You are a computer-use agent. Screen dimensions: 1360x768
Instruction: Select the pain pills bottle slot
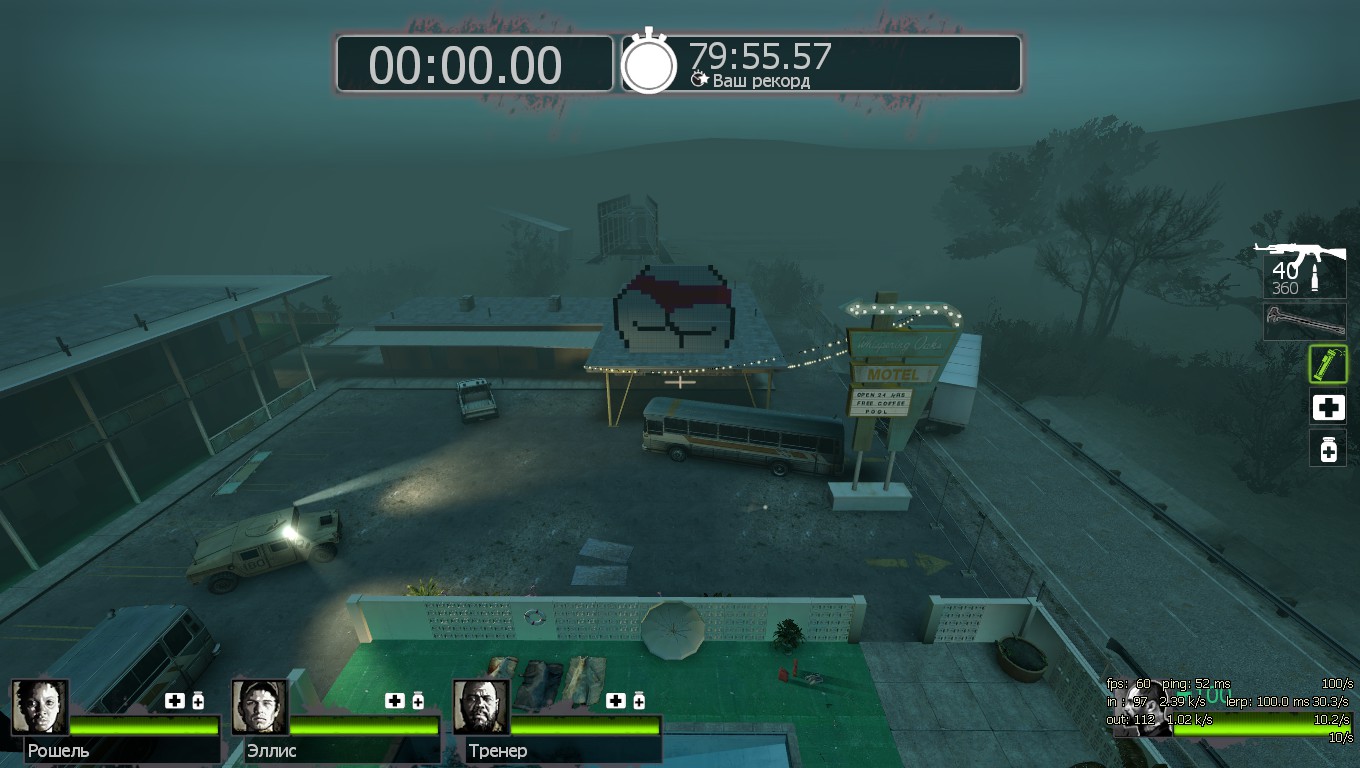pyautogui.click(x=1328, y=449)
